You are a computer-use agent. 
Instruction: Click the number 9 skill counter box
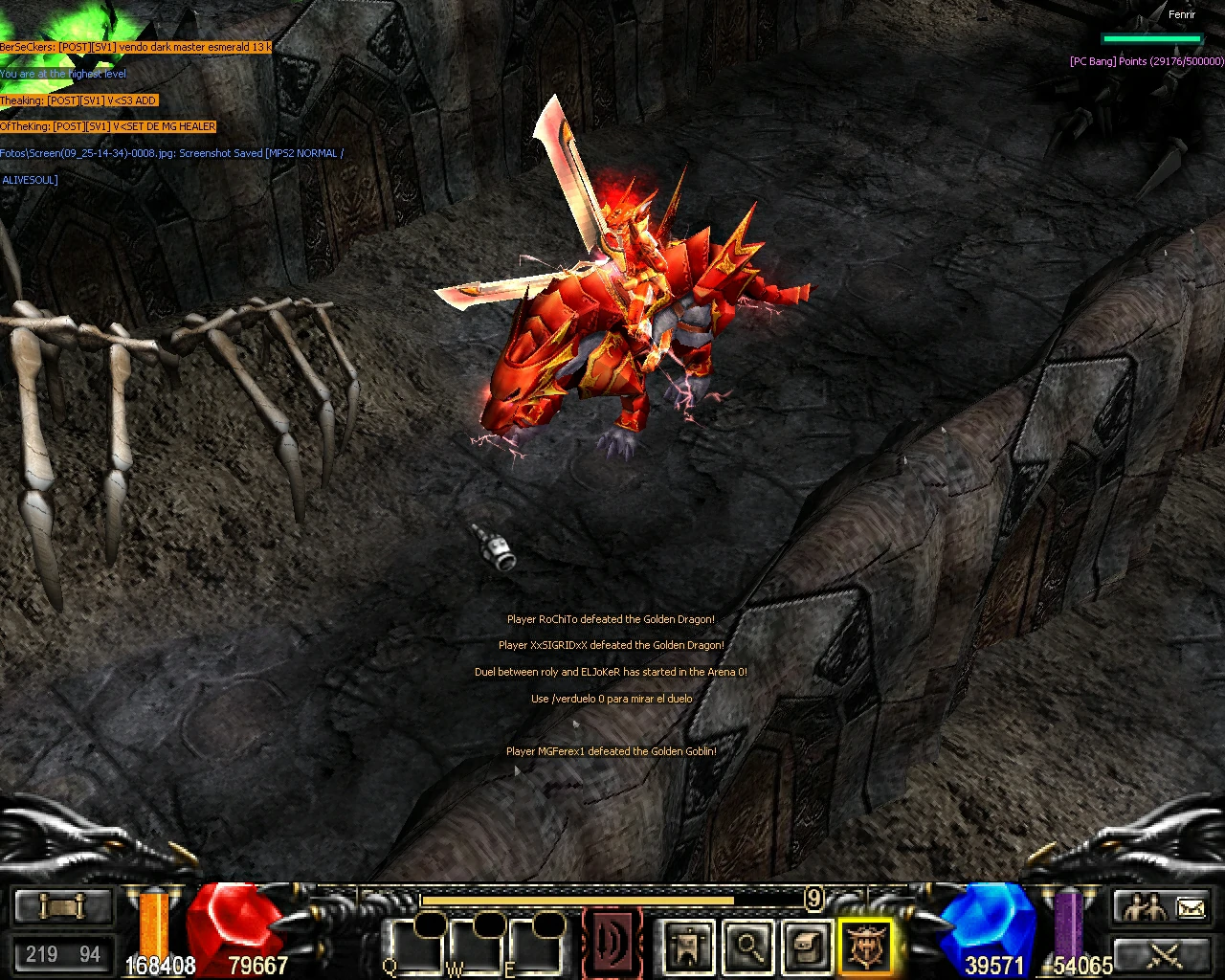click(814, 898)
